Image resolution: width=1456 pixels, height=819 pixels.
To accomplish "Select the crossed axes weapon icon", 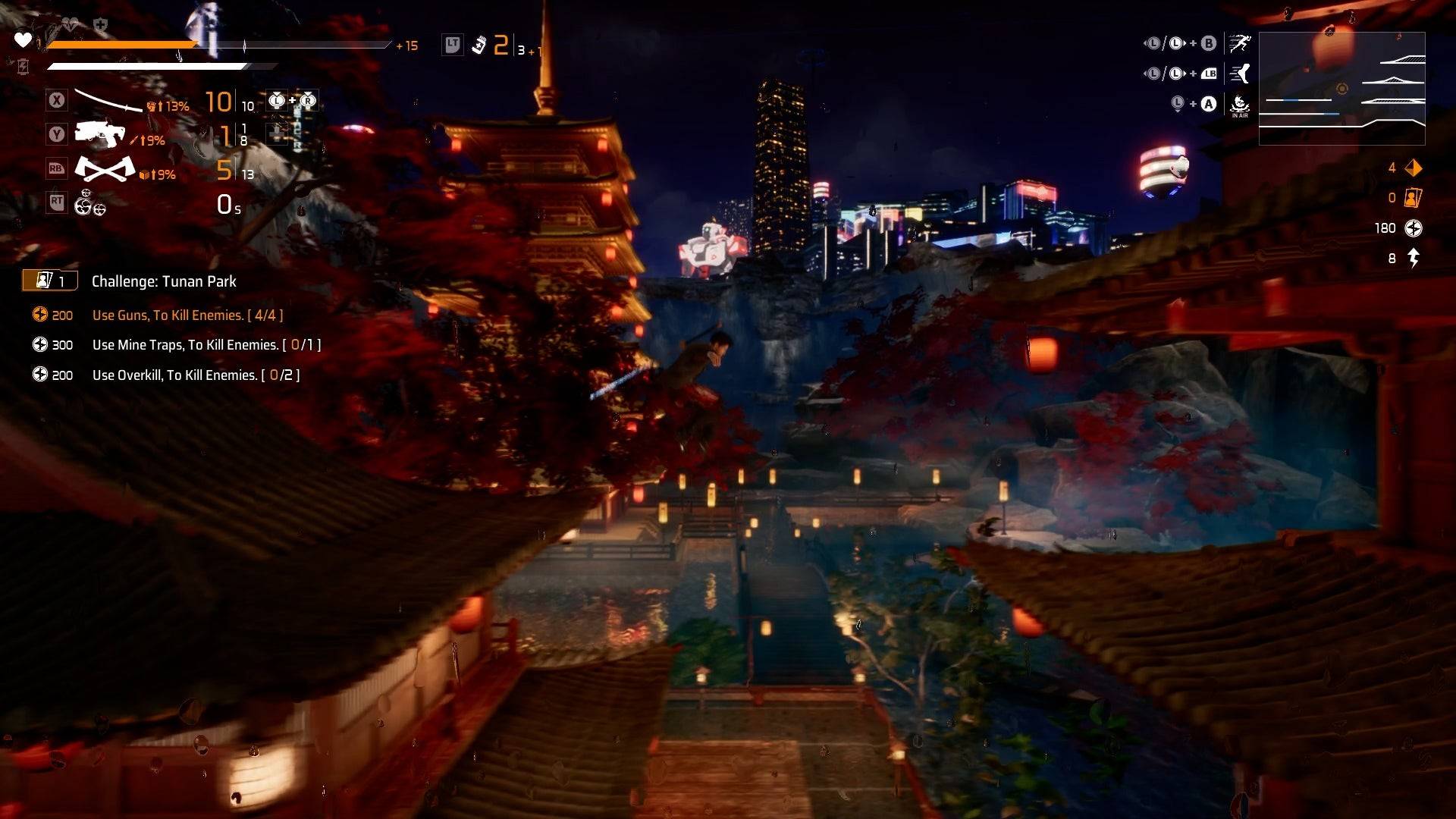I will coord(105,169).
